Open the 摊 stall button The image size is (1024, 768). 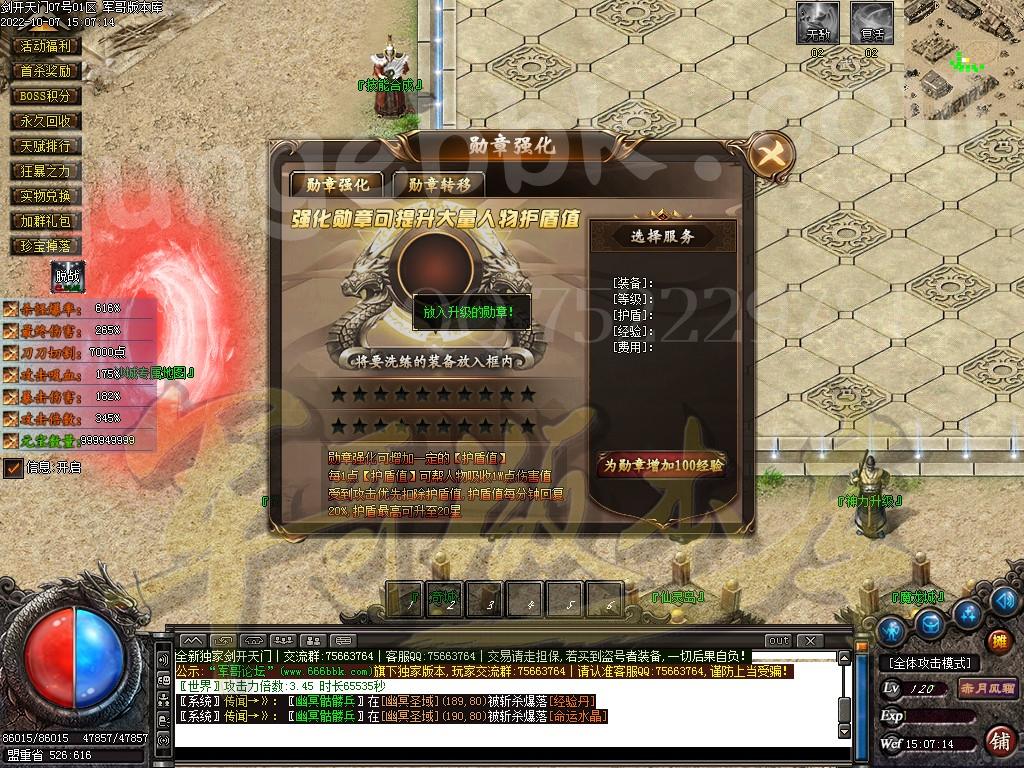click(x=997, y=640)
